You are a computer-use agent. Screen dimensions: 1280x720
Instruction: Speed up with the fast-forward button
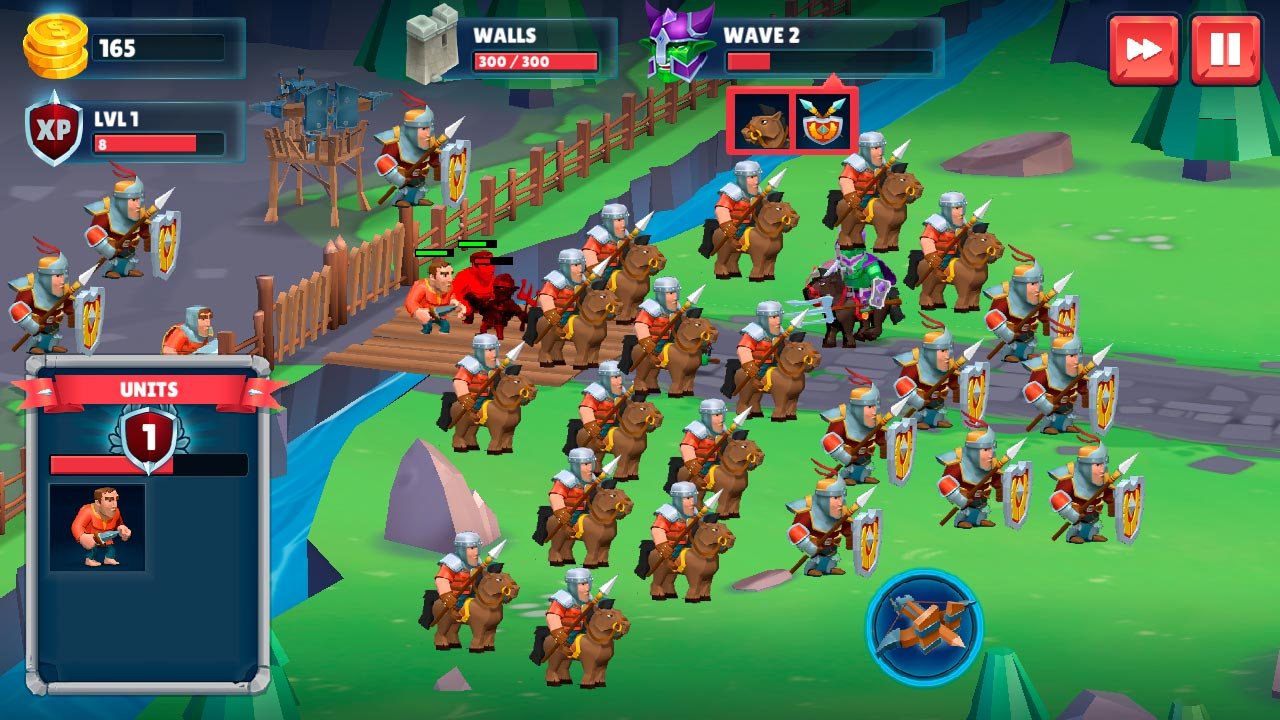(x=1144, y=49)
